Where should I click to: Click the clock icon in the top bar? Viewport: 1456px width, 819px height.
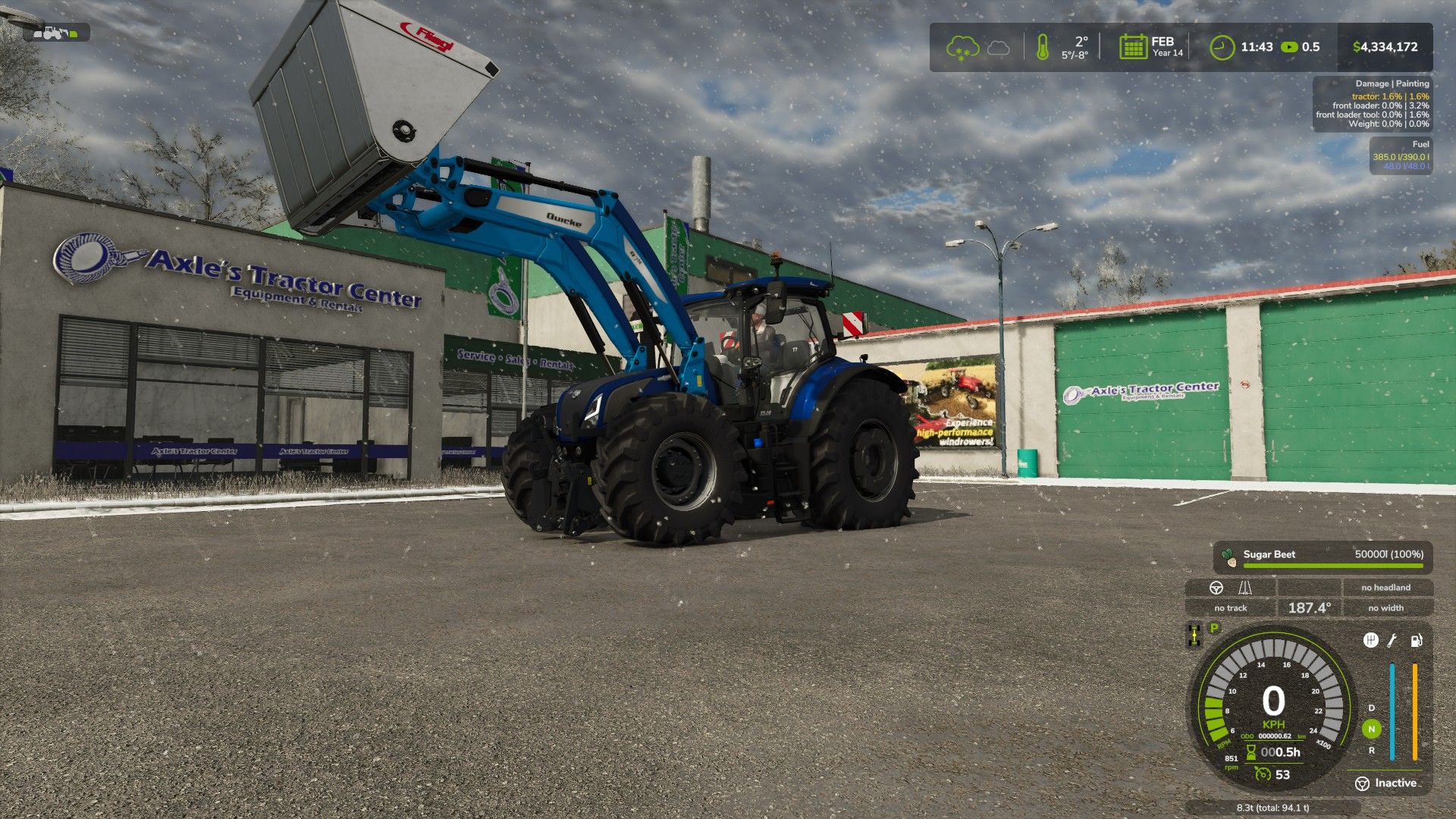1222,45
